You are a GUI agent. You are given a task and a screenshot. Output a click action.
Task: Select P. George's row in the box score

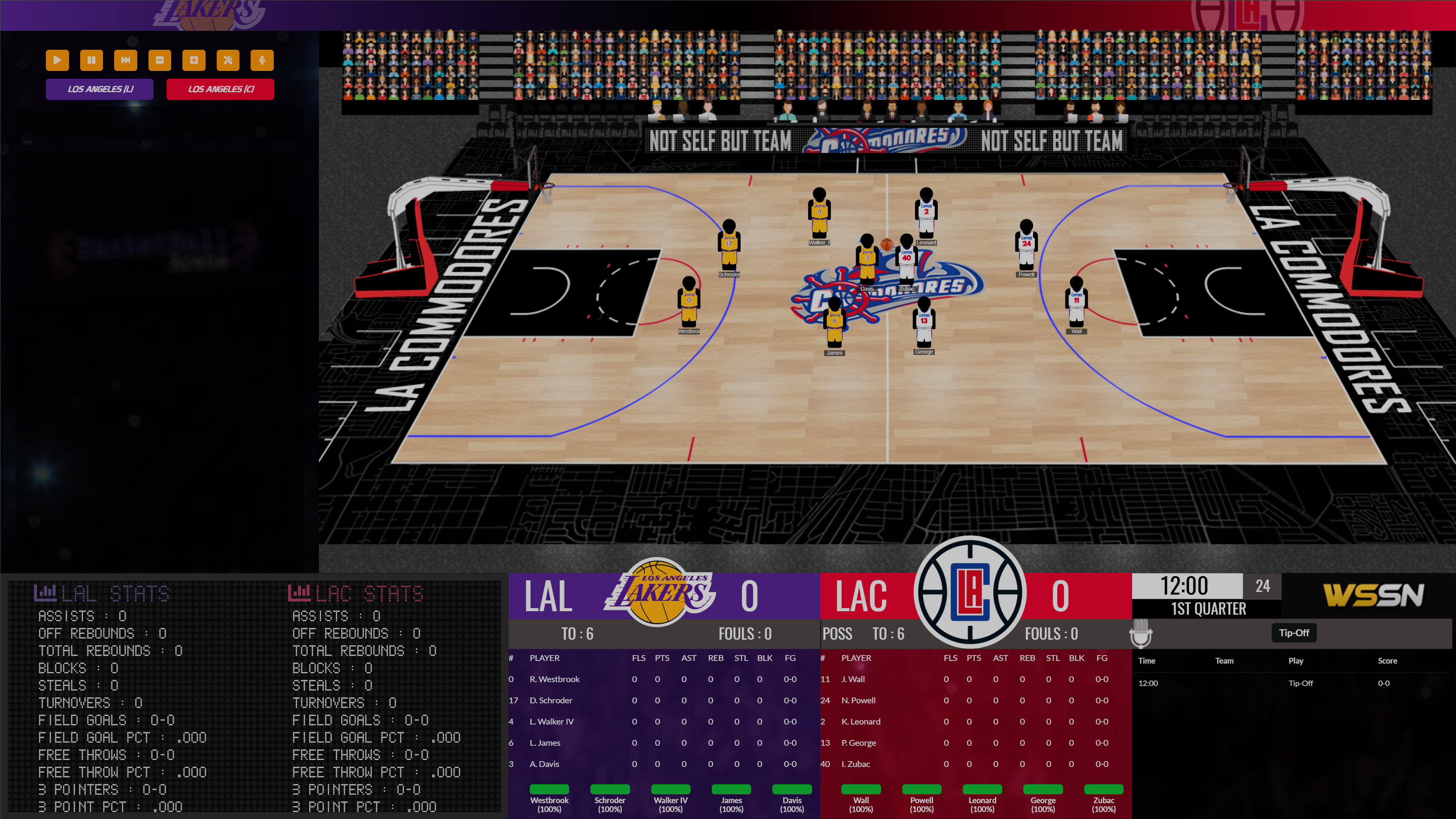(858, 743)
